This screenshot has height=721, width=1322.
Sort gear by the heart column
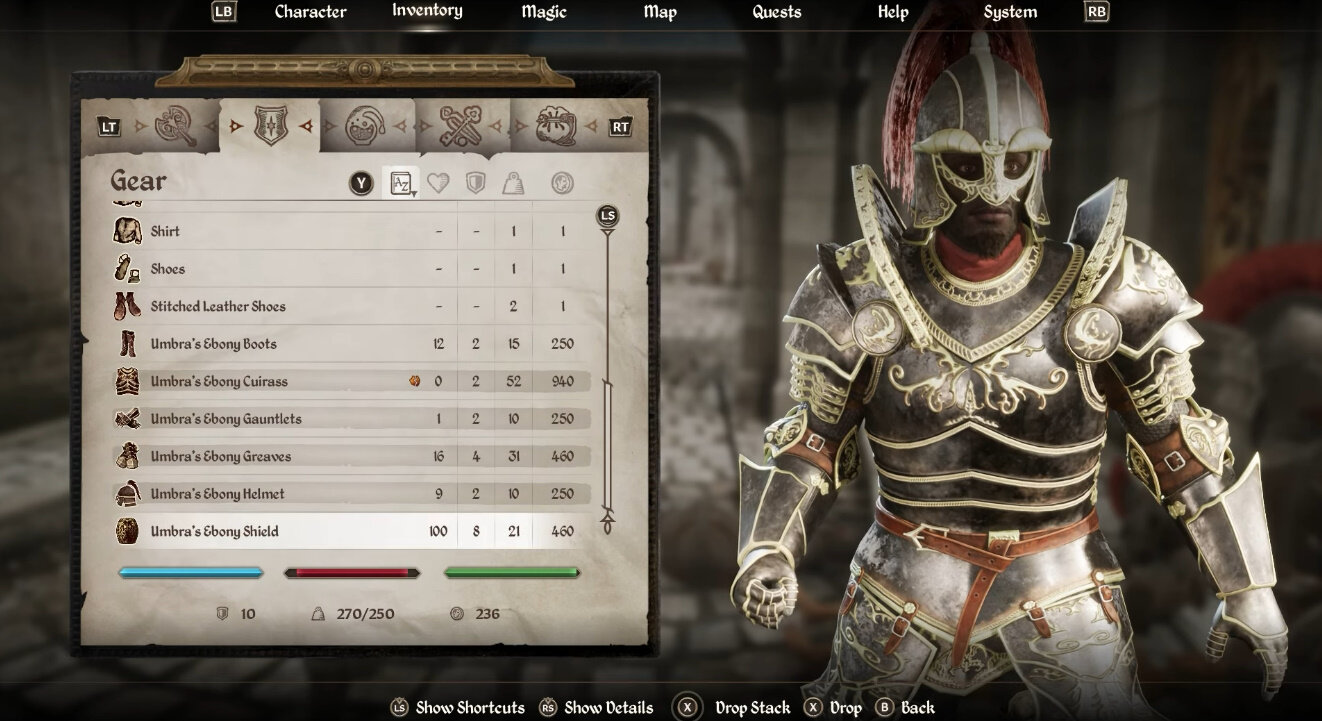coord(438,183)
